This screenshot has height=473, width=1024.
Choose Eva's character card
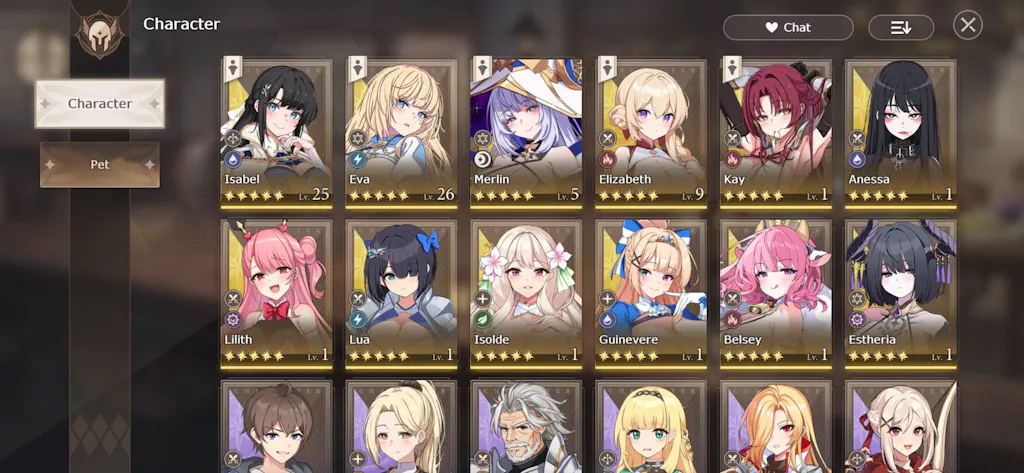coord(401,132)
